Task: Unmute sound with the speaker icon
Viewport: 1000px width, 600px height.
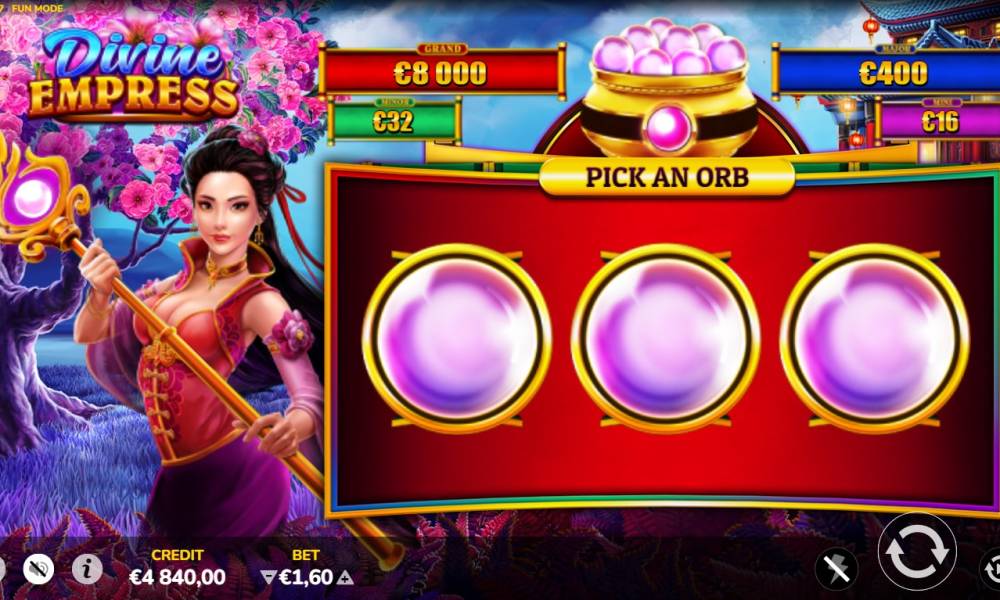Action: point(38,569)
